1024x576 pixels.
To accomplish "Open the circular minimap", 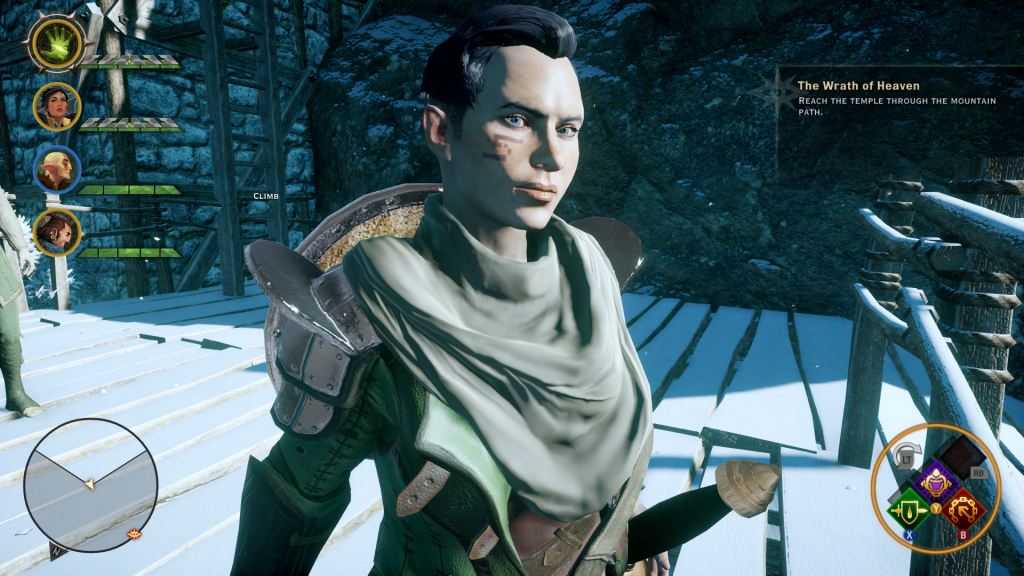I will click(90, 484).
